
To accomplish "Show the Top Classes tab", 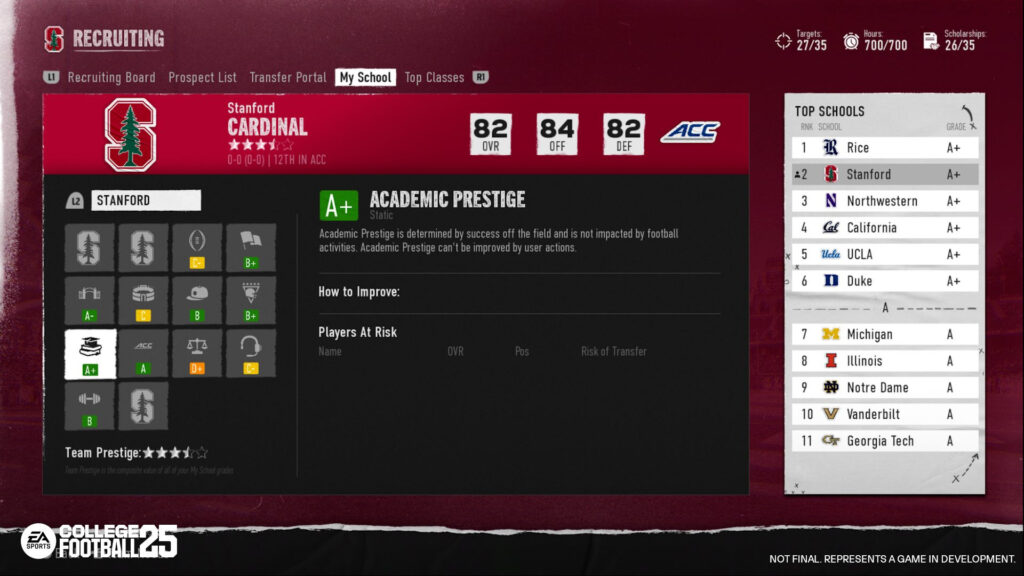I will click(434, 77).
